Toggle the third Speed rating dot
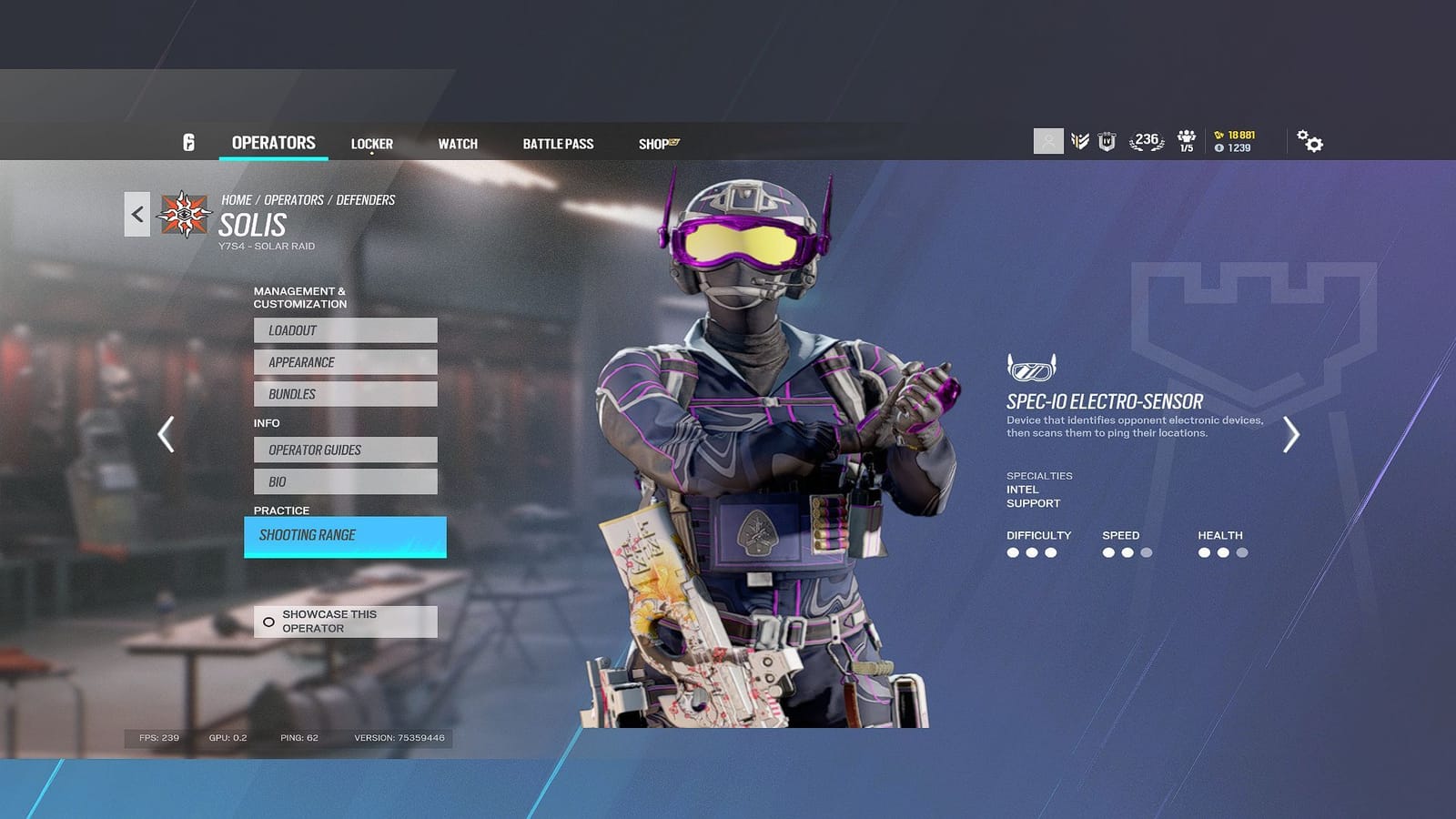 (1147, 552)
